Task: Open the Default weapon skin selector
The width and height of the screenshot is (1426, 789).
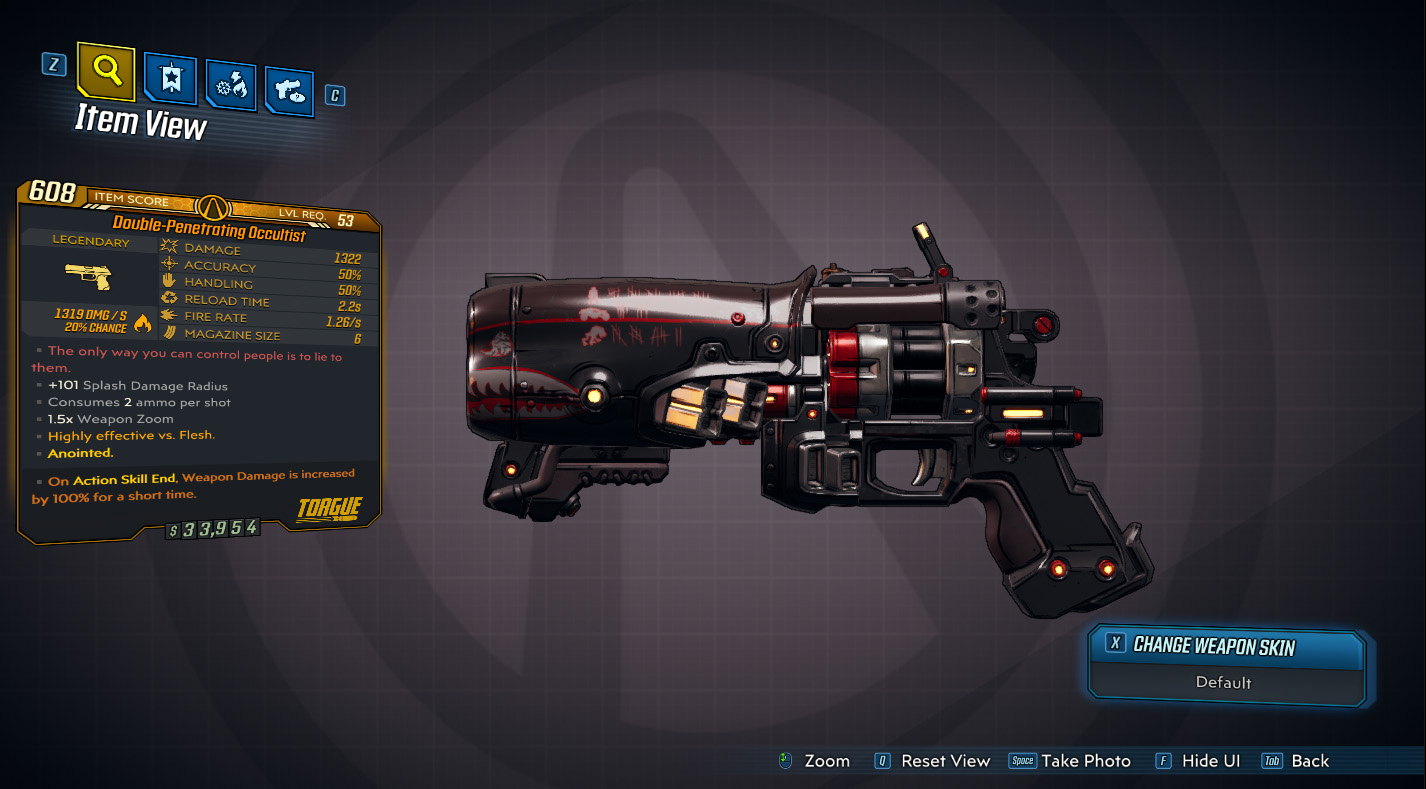Action: pos(1224,682)
